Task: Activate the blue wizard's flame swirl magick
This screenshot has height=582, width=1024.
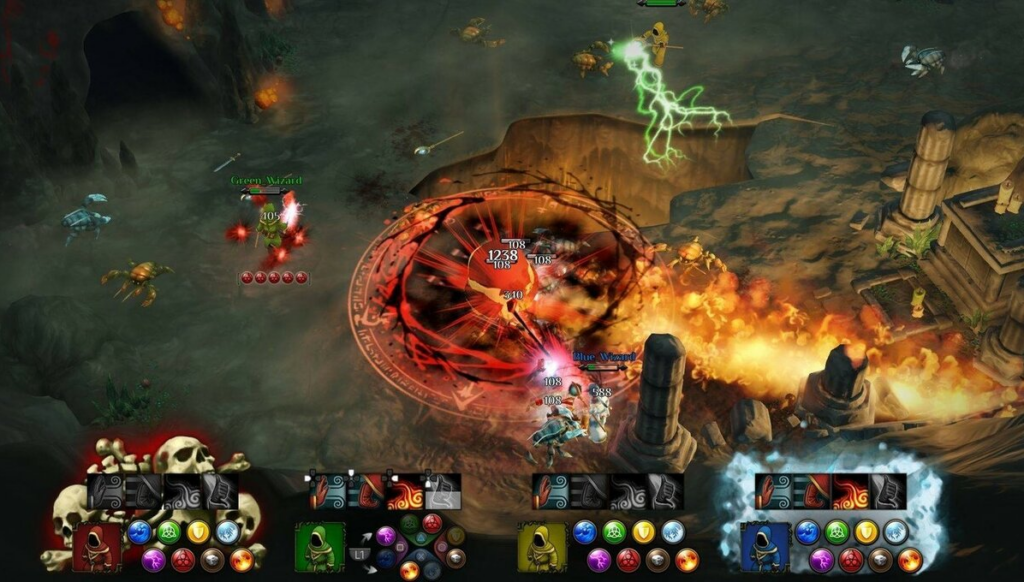Action: [x=851, y=492]
